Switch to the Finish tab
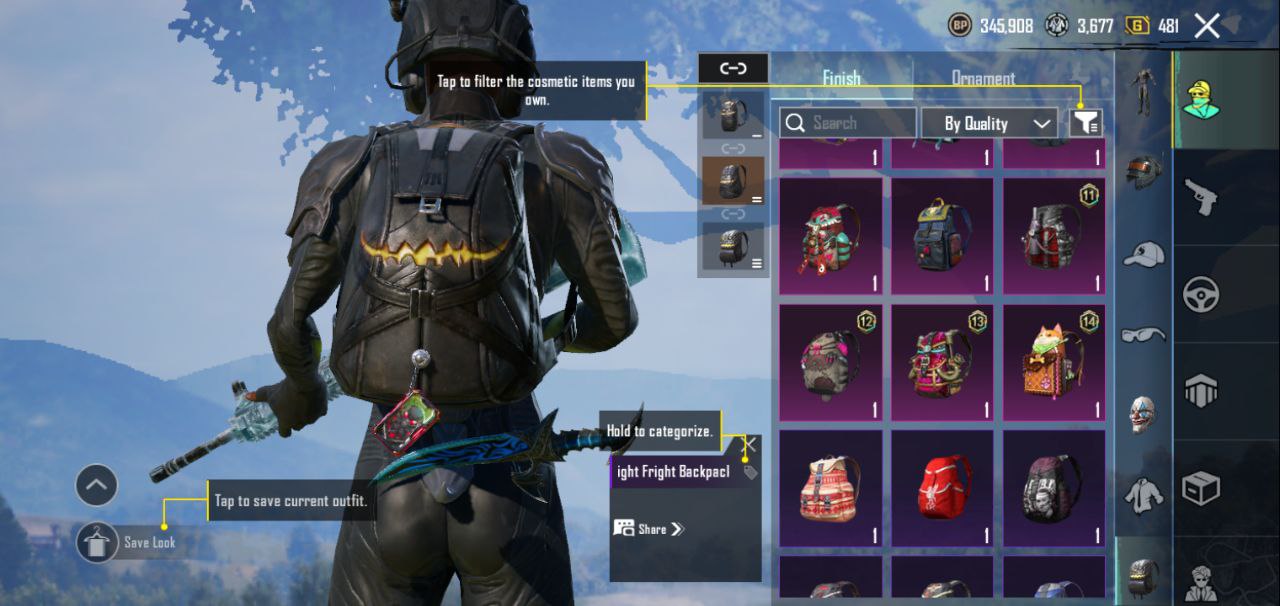1280x606 pixels. point(841,78)
